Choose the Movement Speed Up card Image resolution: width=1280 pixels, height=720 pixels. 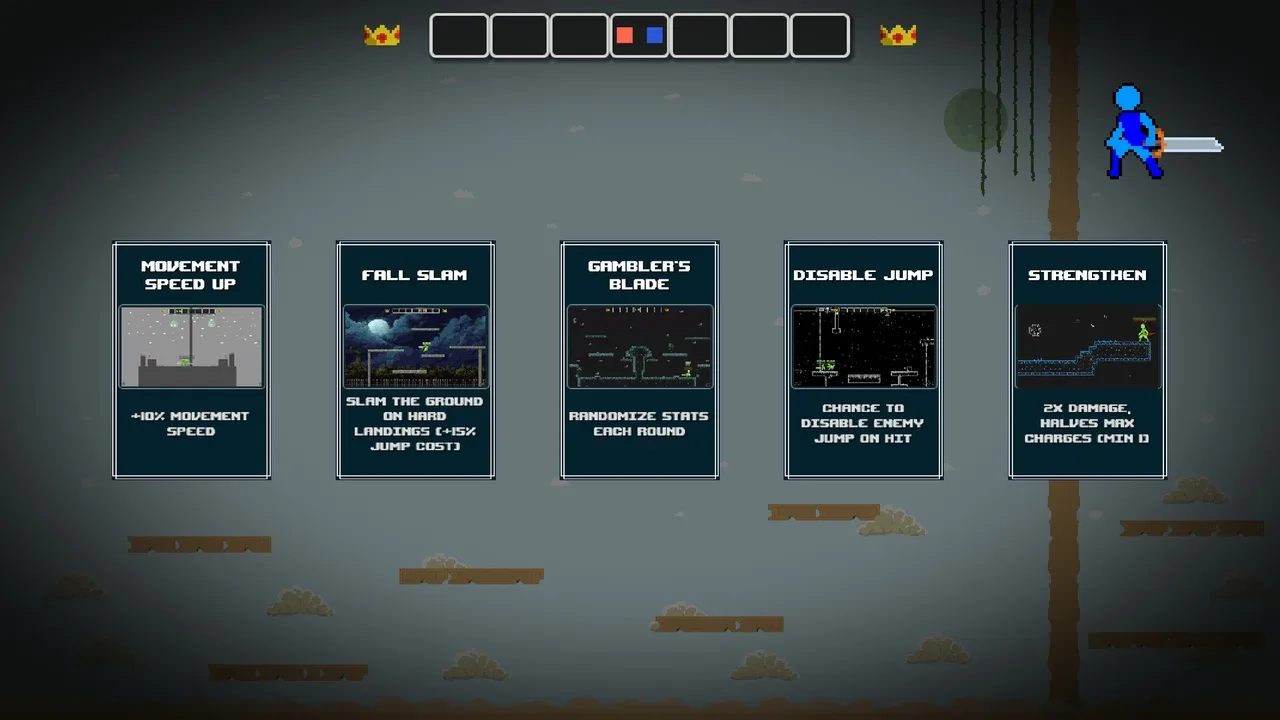coord(191,360)
